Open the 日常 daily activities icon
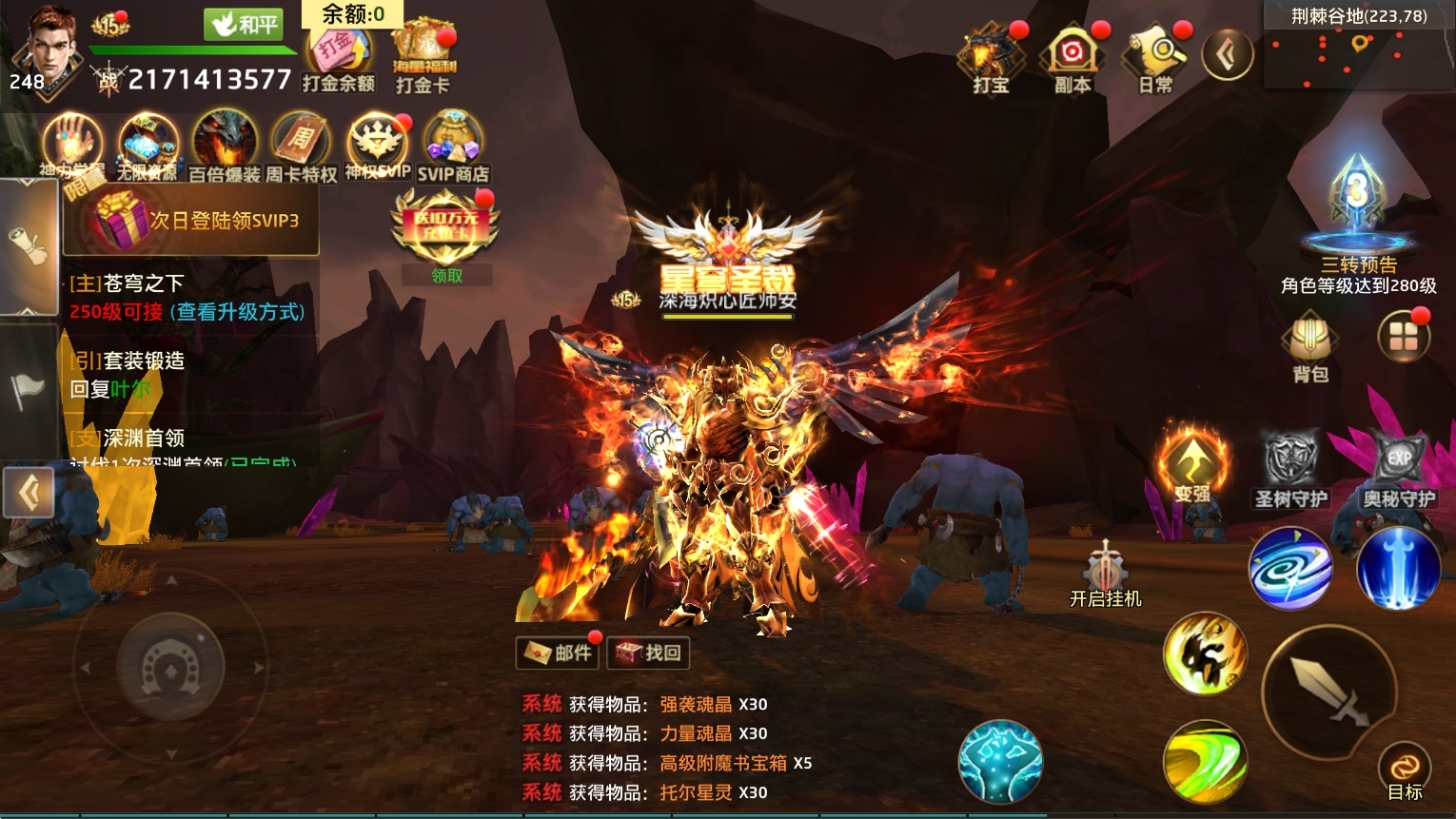 click(1155, 59)
